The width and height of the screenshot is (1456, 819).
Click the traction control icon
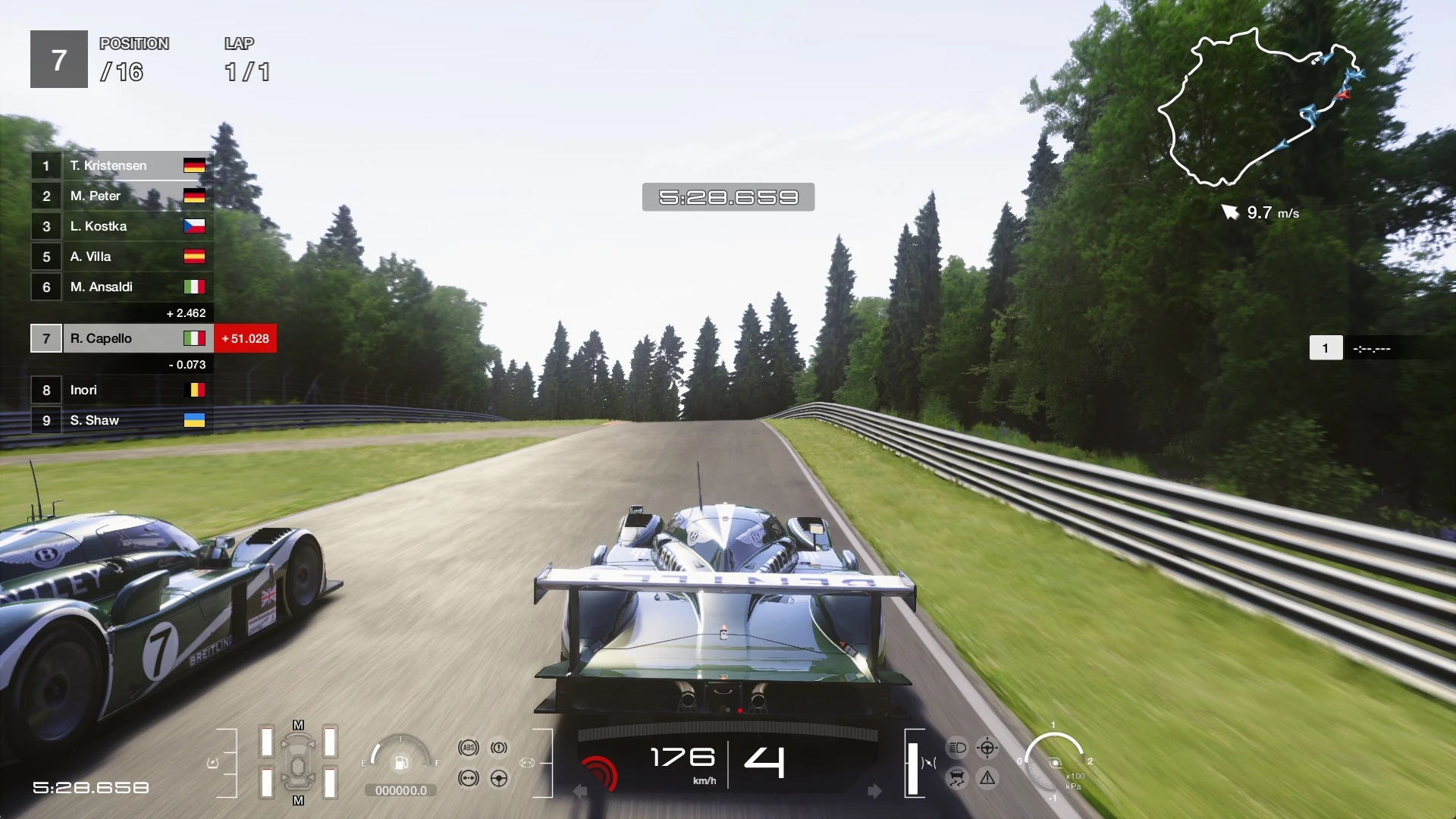[957, 777]
